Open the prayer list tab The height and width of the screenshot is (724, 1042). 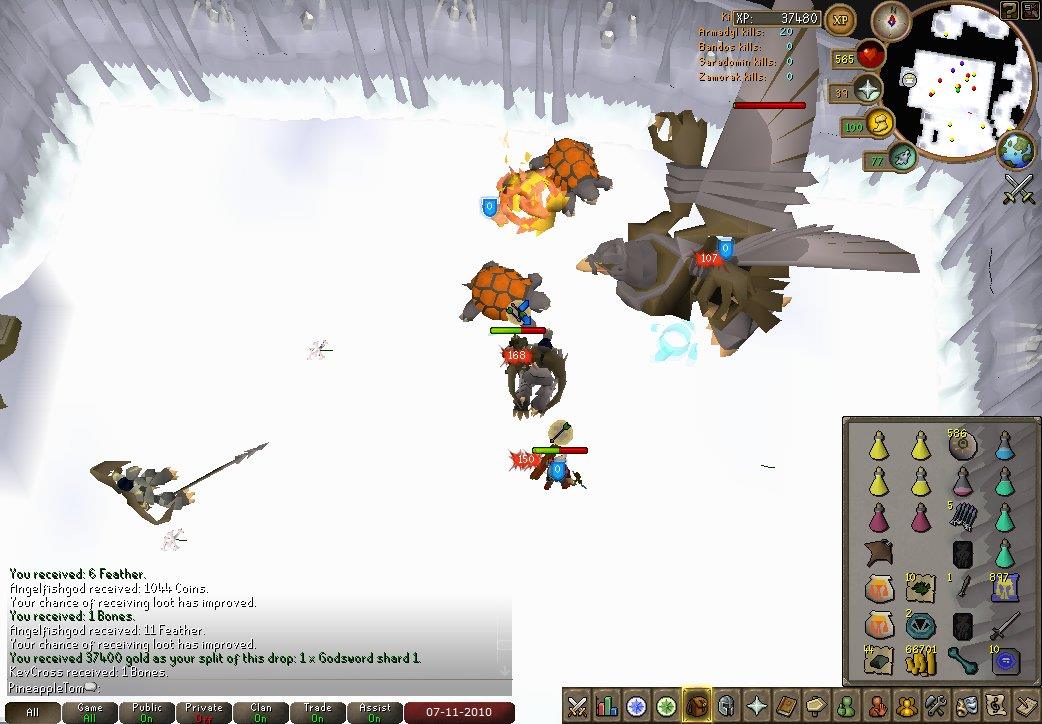tap(755, 704)
